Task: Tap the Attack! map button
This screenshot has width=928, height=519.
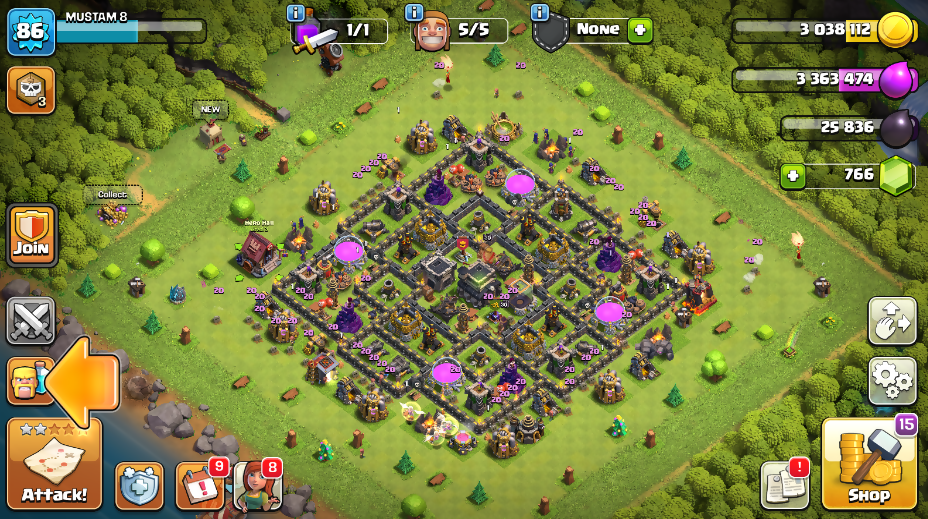Action: pyautogui.click(x=54, y=464)
